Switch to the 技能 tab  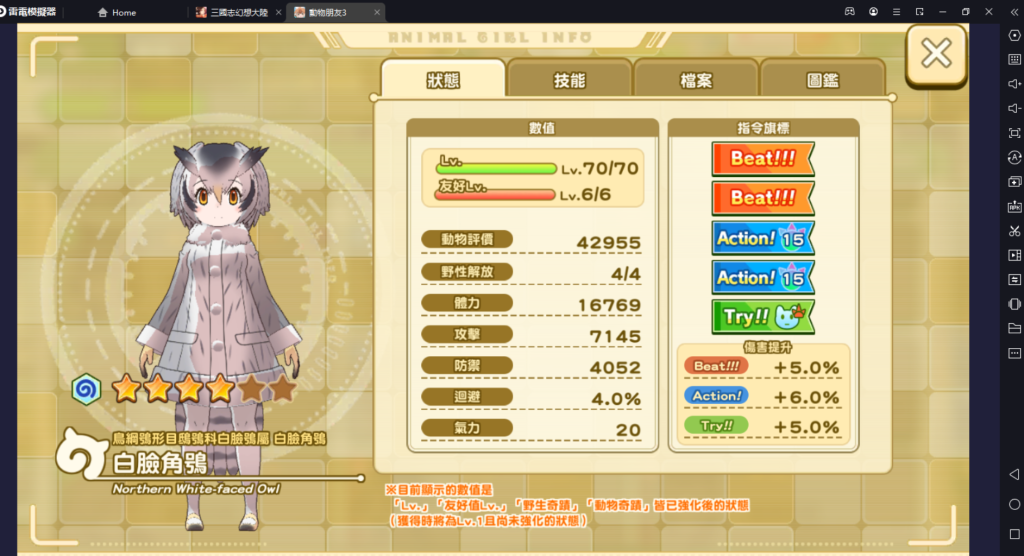click(569, 81)
